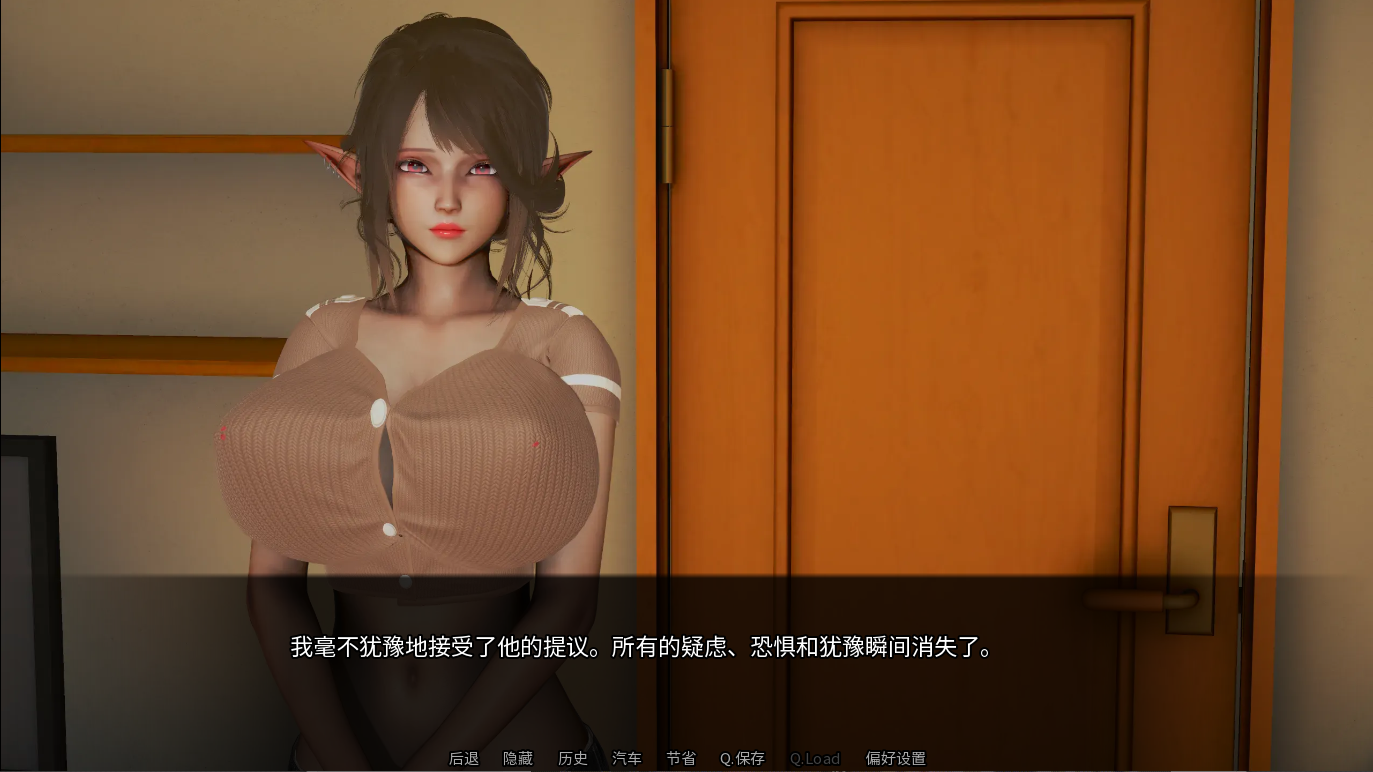Conceal the text box using 隐藏
The image size is (1373, 772).
point(517,758)
